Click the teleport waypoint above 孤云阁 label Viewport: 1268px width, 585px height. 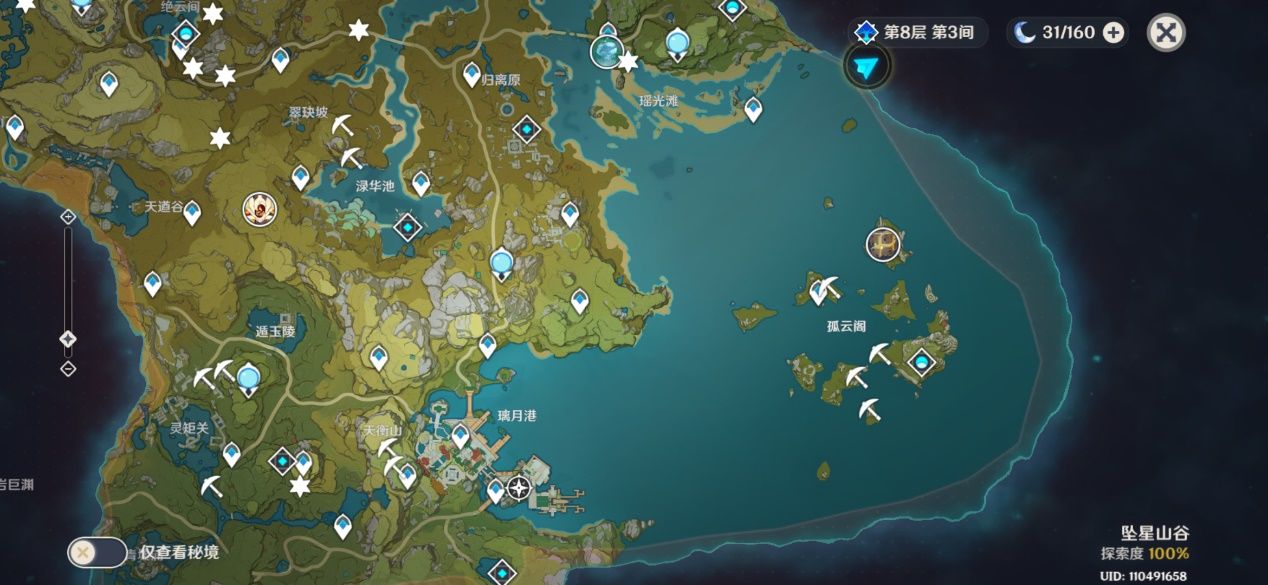821,291
